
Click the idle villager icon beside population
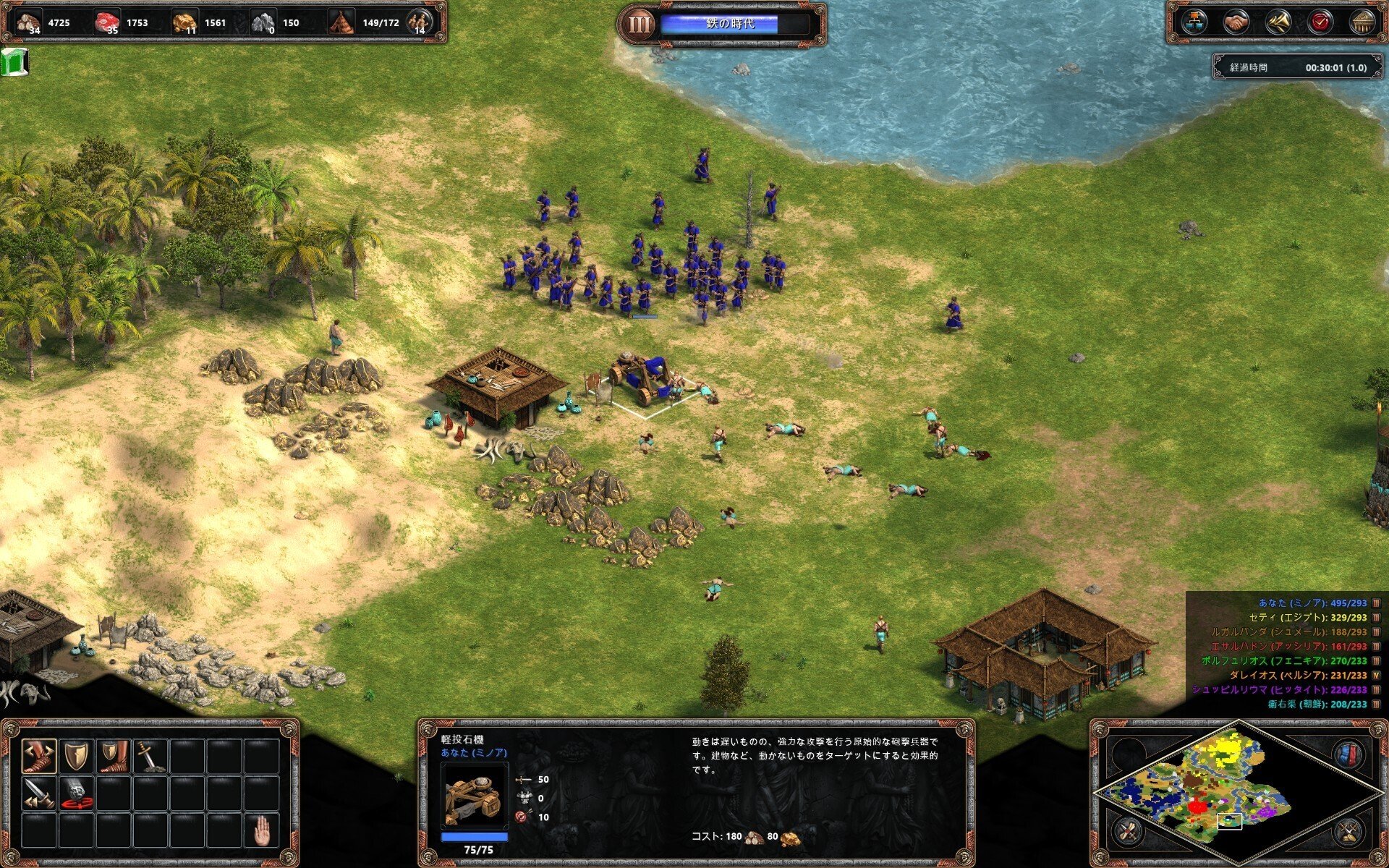pyautogui.click(x=418, y=22)
